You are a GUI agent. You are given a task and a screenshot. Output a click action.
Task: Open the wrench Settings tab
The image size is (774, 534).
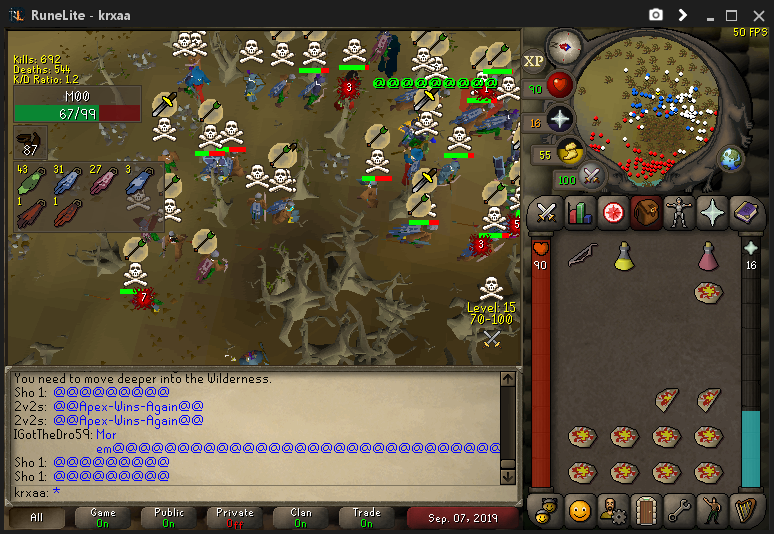pyautogui.click(x=678, y=509)
